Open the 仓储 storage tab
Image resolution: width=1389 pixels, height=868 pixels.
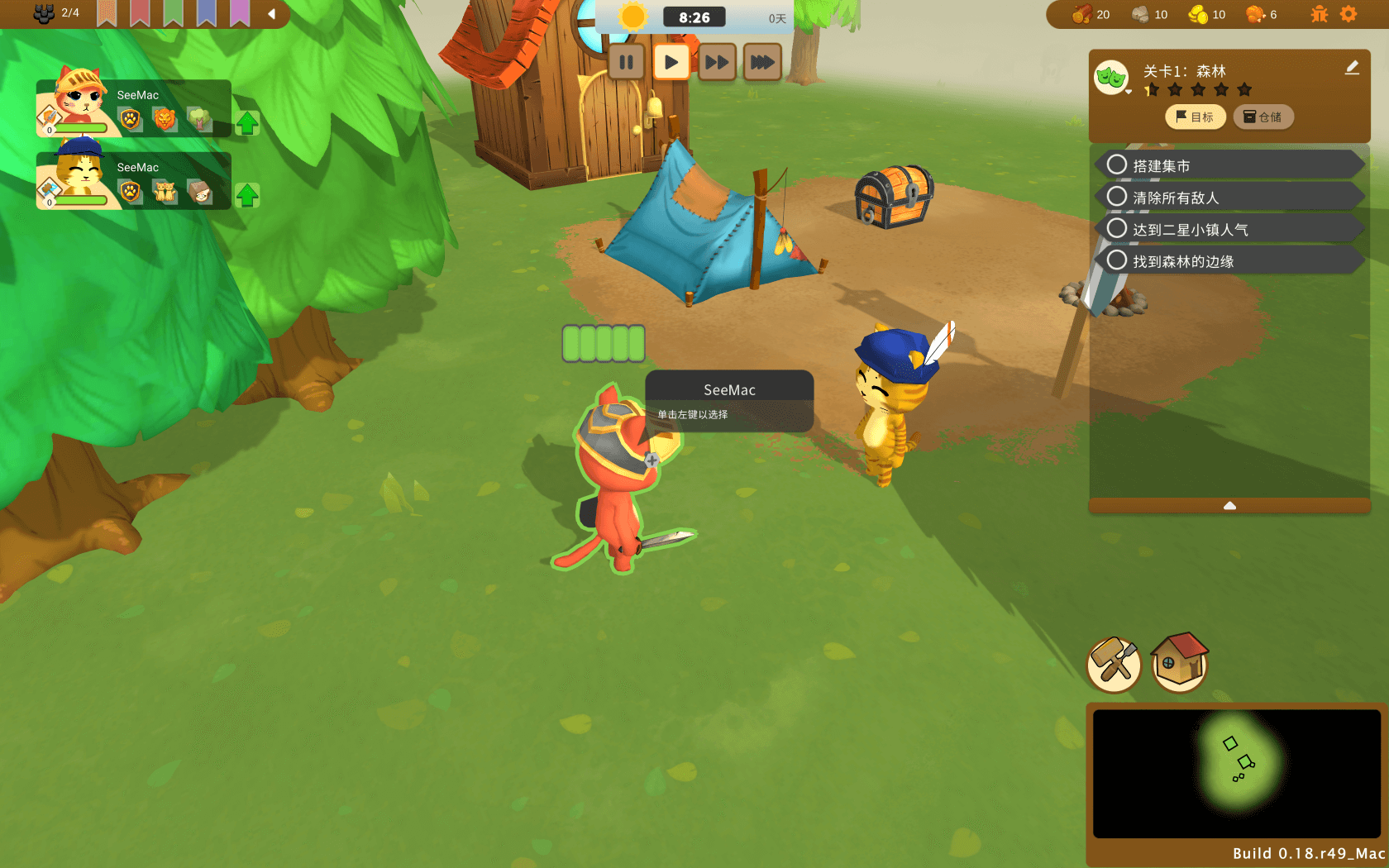(x=1263, y=117)
